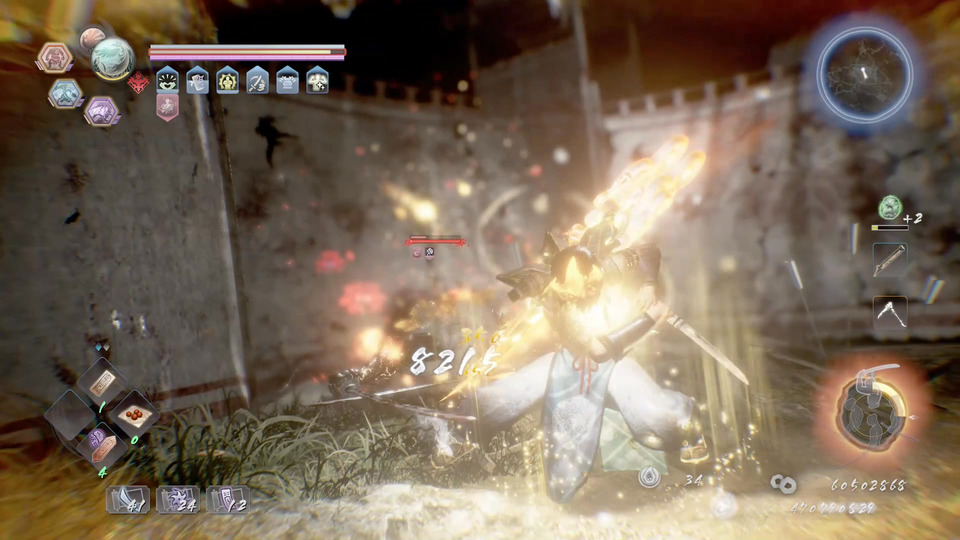Inspect the sword buff status icon
The width and height of the screenshot is (960, 540).
click(257, 80)
